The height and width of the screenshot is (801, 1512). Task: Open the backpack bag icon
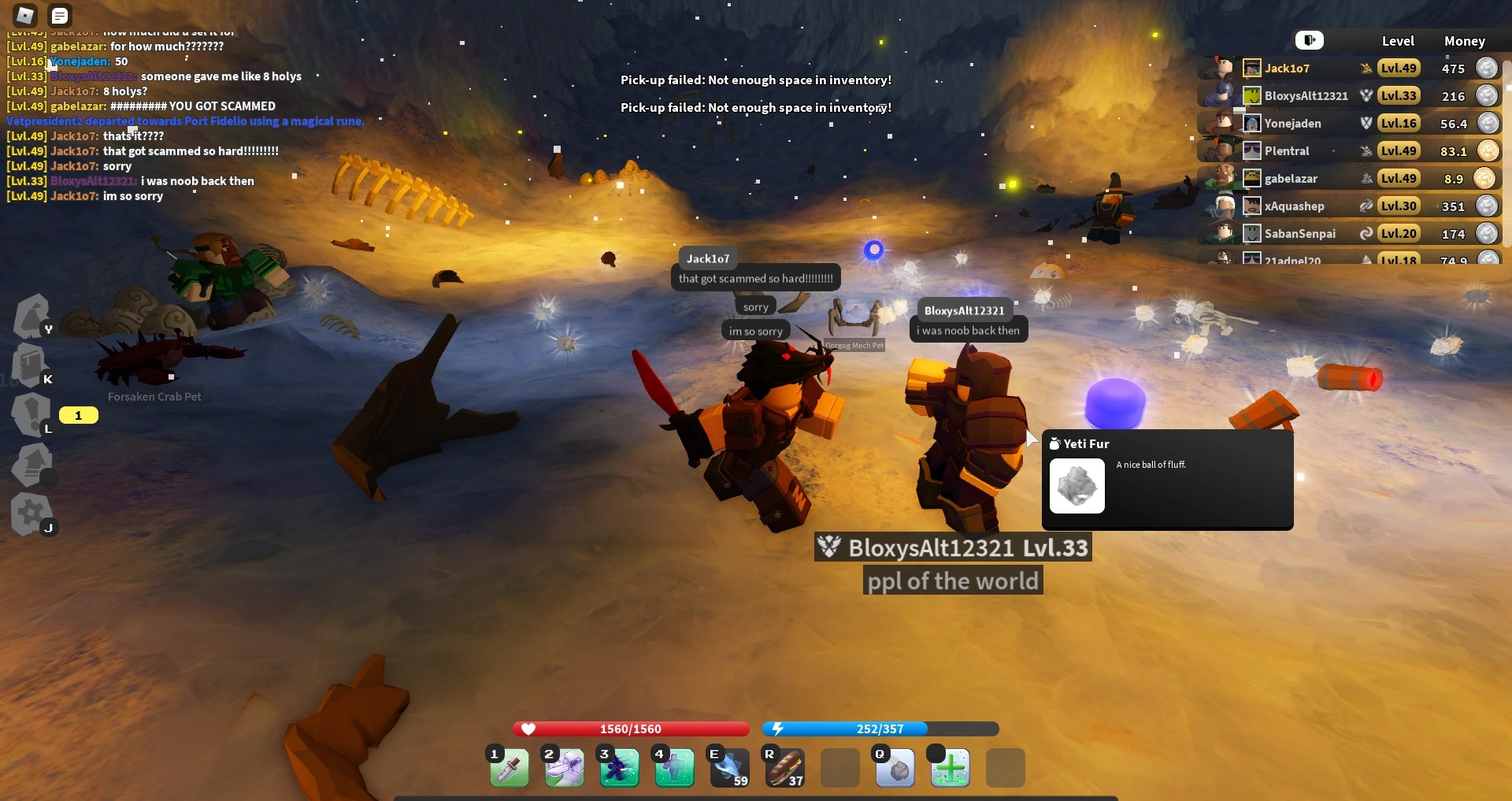32,315
